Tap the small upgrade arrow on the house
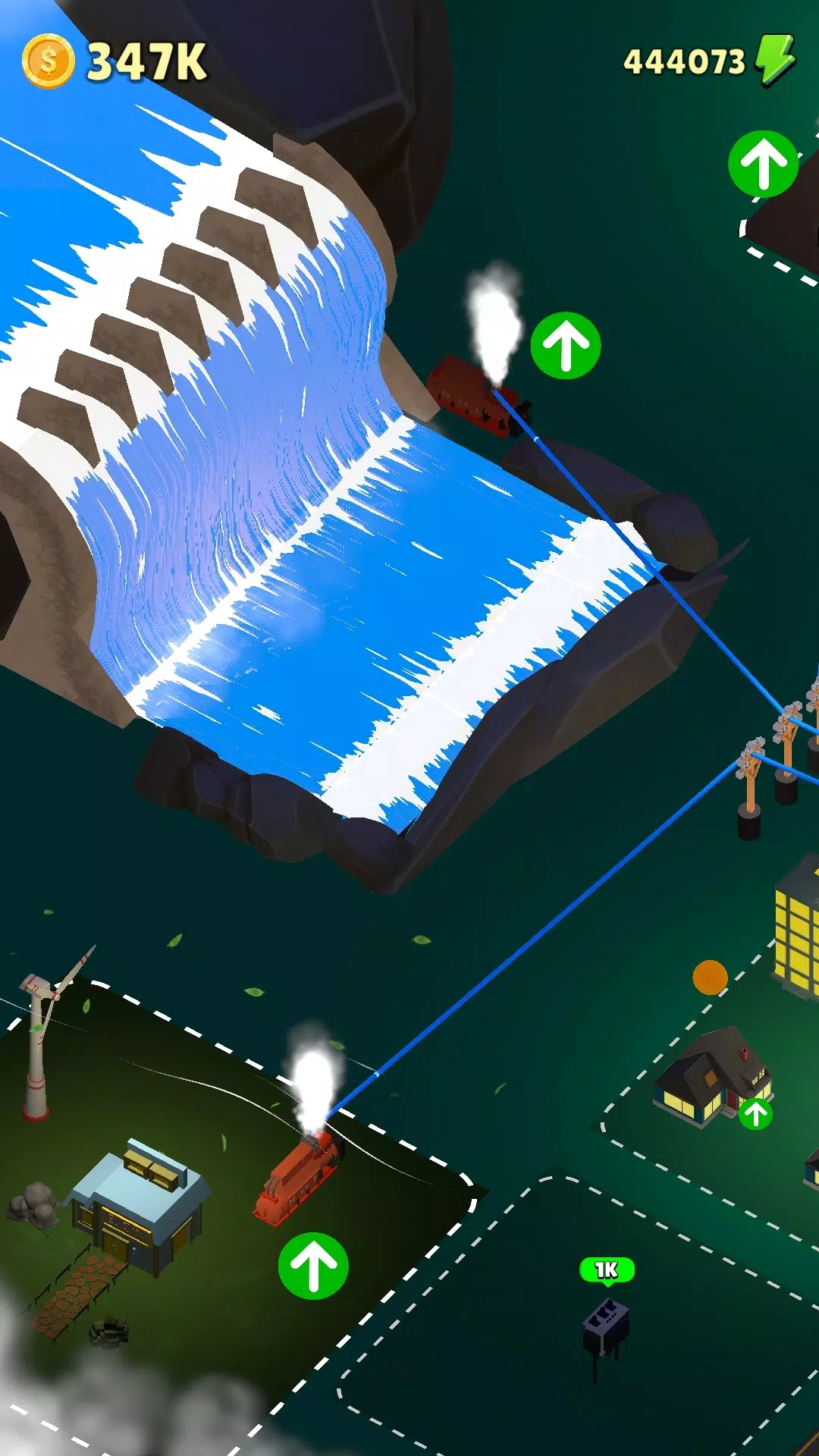 (755, 1113)
